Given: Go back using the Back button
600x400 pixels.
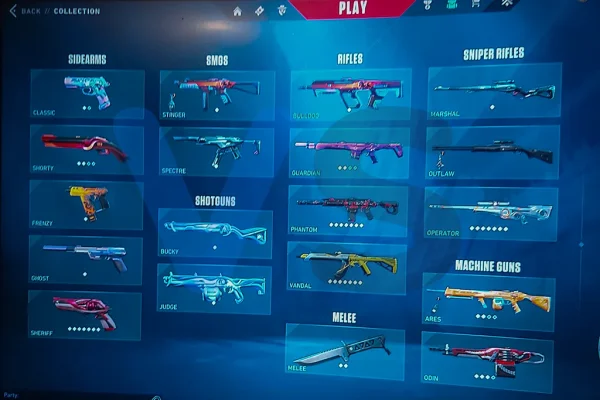Looking at the screenshot, I should point(27,11).
